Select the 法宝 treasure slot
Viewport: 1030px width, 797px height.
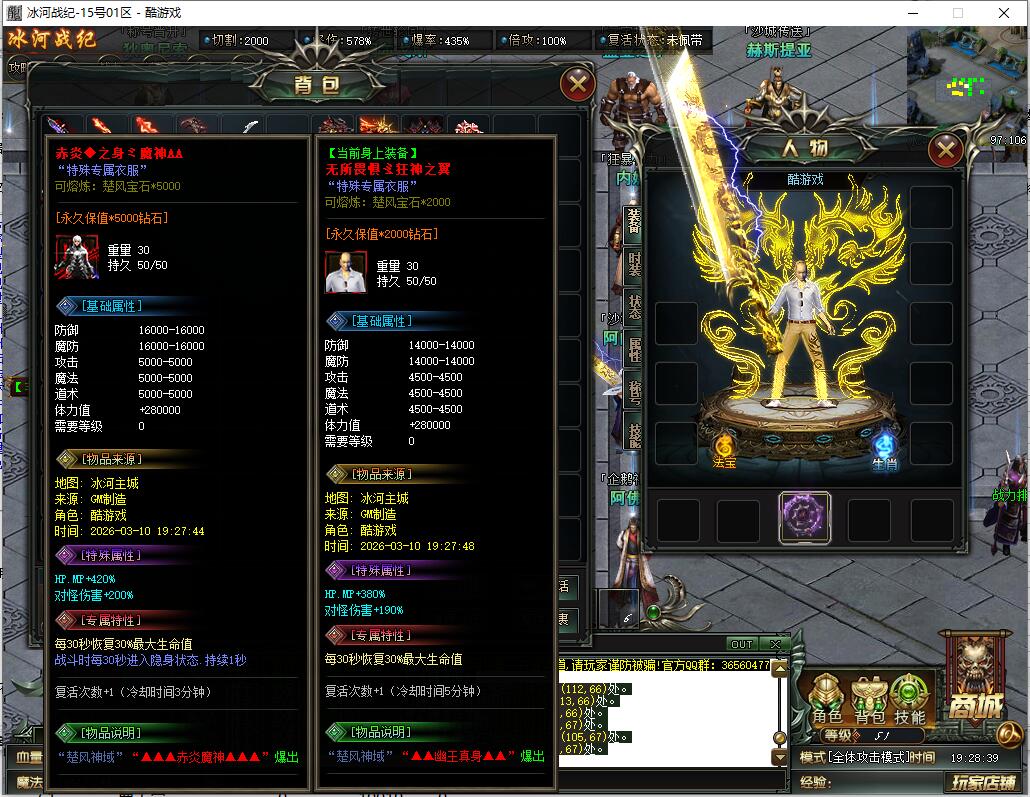tap(724, 444)
